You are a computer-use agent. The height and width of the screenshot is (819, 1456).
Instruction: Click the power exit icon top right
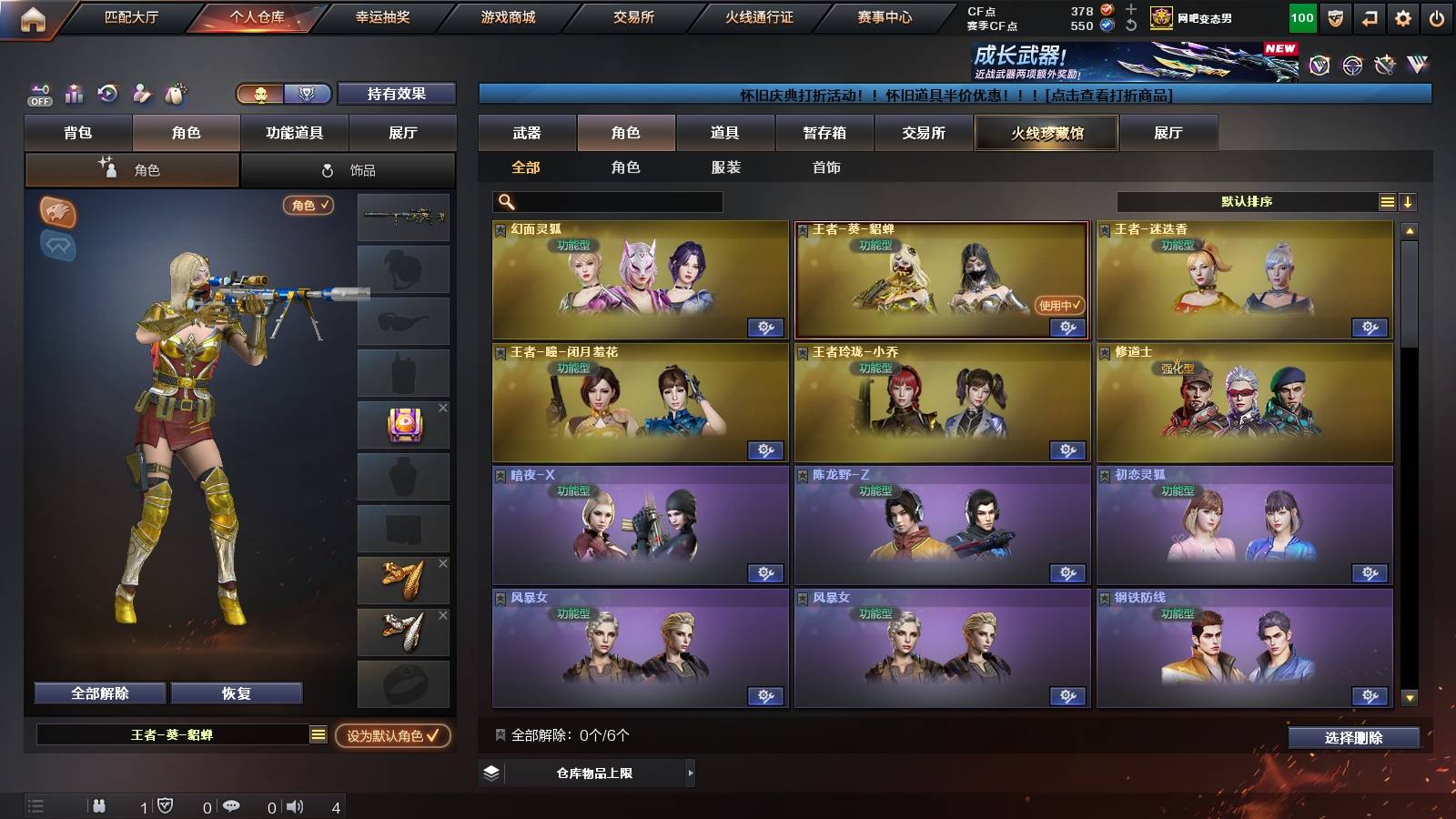click(x=1438, y=16)
